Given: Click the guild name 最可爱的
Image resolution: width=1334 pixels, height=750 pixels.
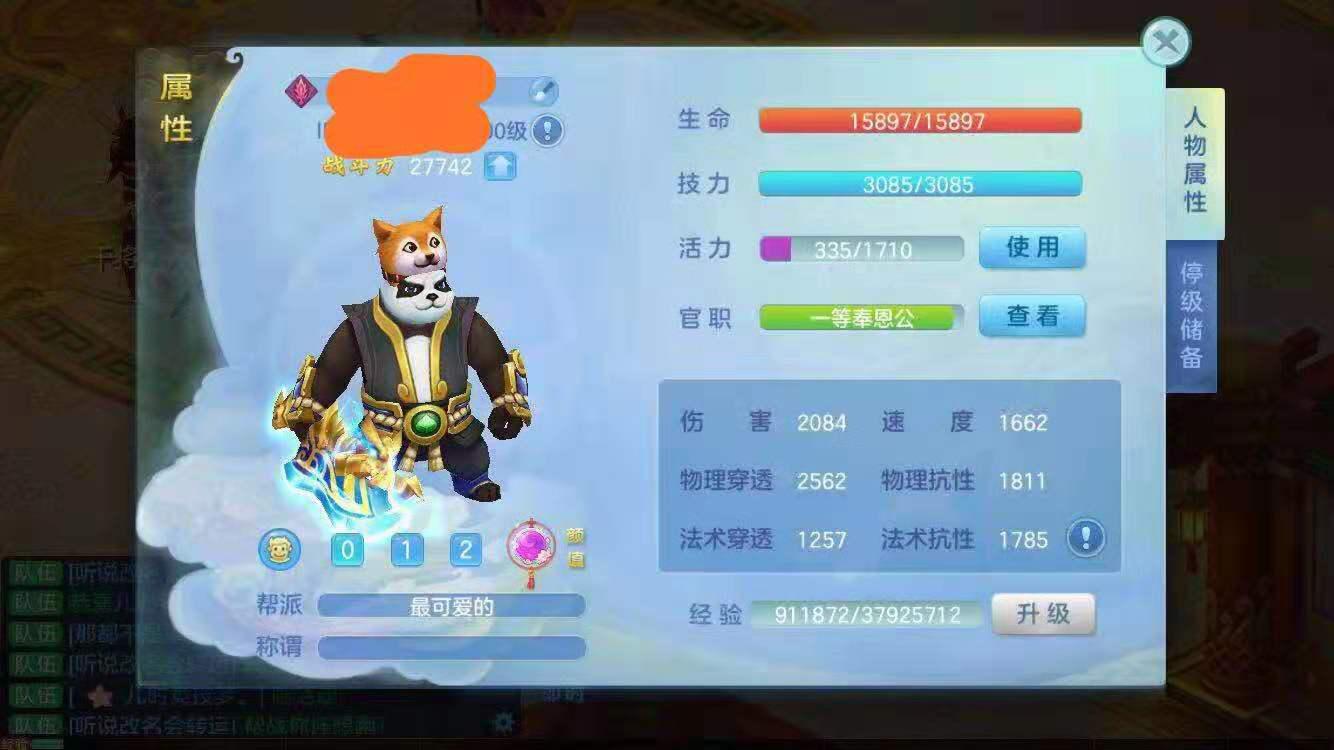Looking at the screenshot, I should tap(450, 605).
